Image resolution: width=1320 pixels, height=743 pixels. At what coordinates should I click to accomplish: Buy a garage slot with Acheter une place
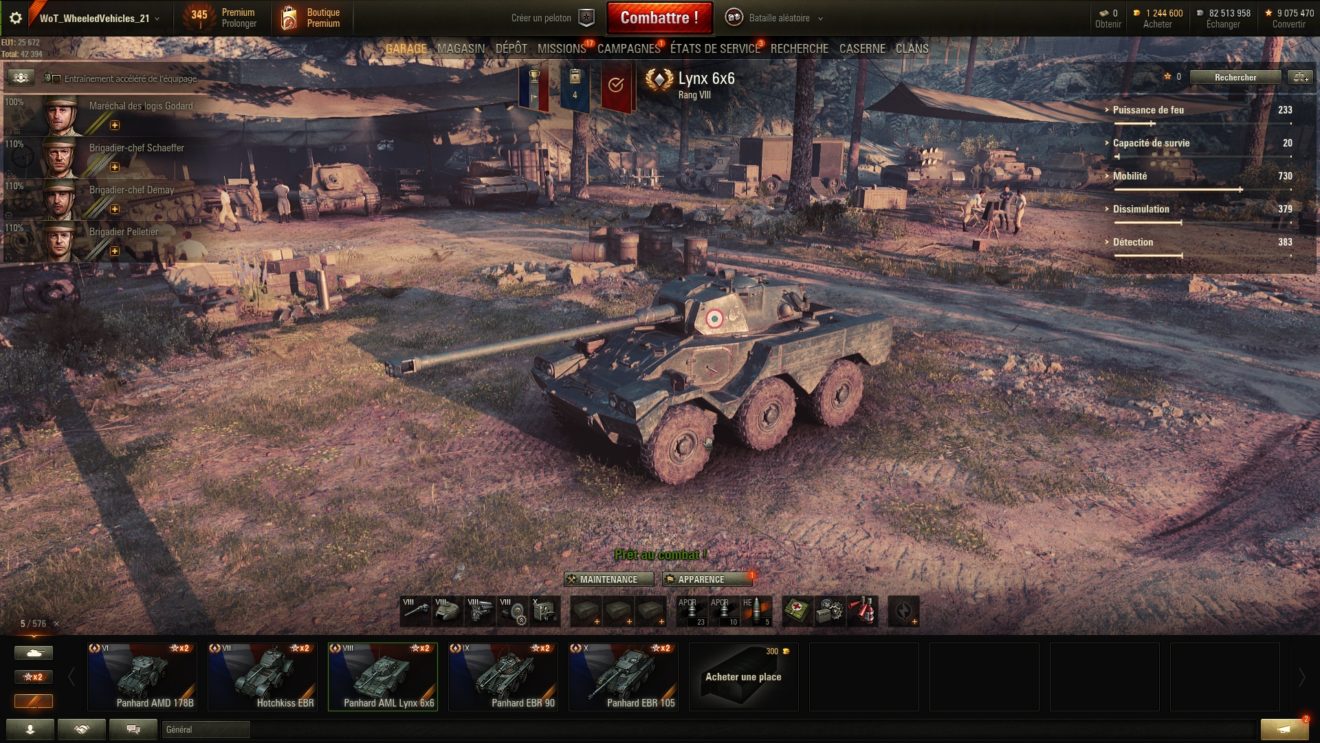(743, 676)
